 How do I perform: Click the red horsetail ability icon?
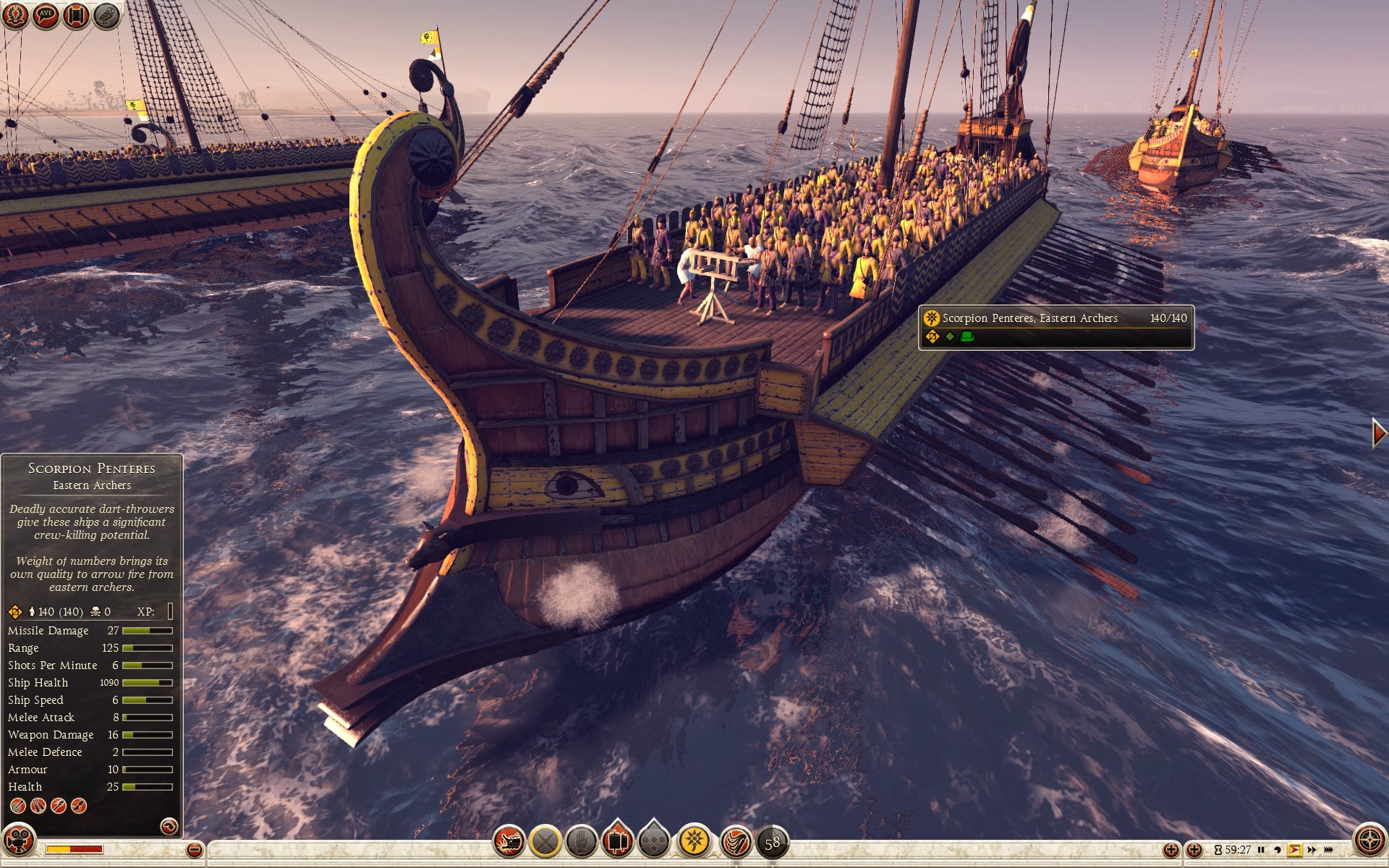tap(736, 843)
